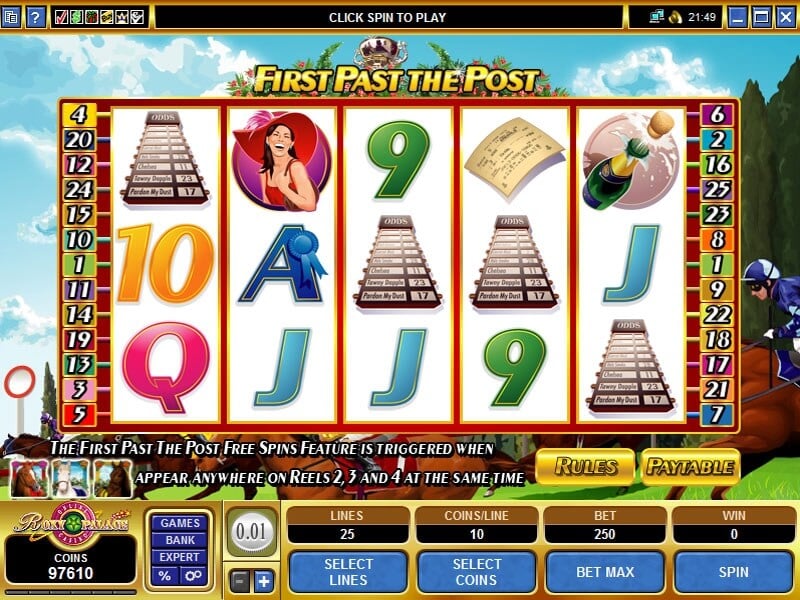Switch to Expert mode
The height and width of the screenshot is (600, 800).
181,557
